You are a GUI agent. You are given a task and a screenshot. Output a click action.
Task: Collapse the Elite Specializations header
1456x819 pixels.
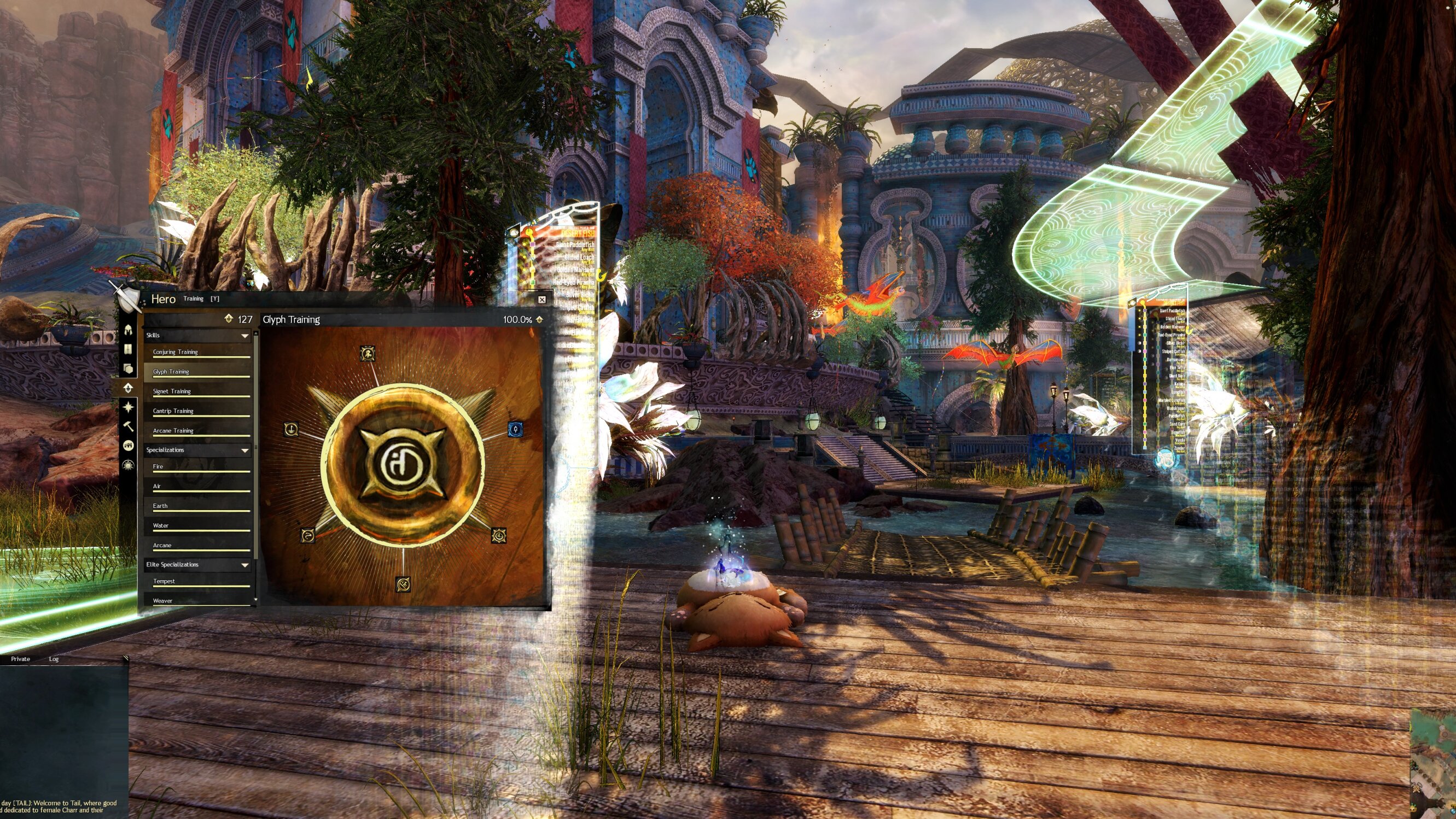click(x=197, y=565)
